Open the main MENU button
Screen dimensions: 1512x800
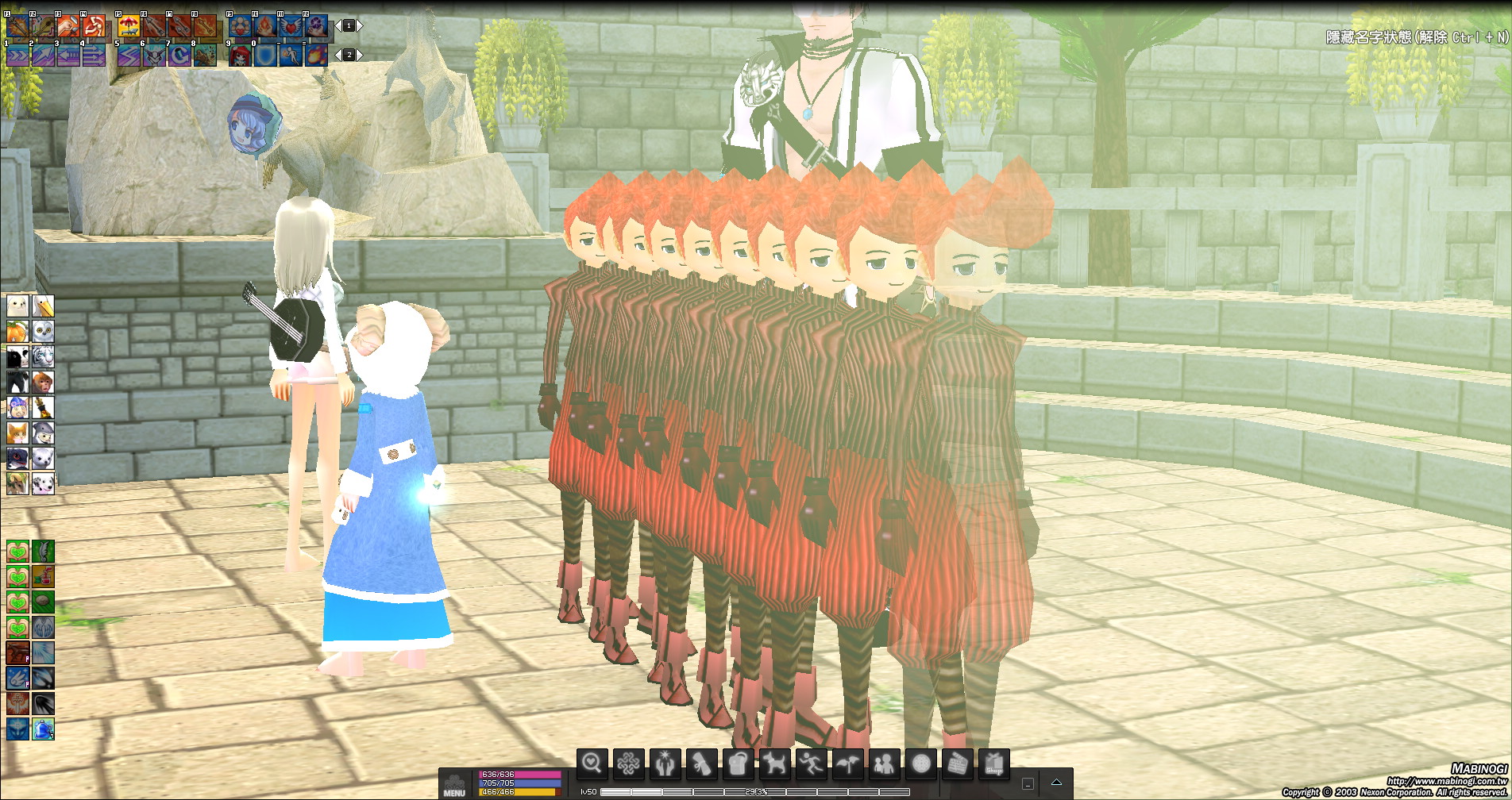[x=454, y=784]
